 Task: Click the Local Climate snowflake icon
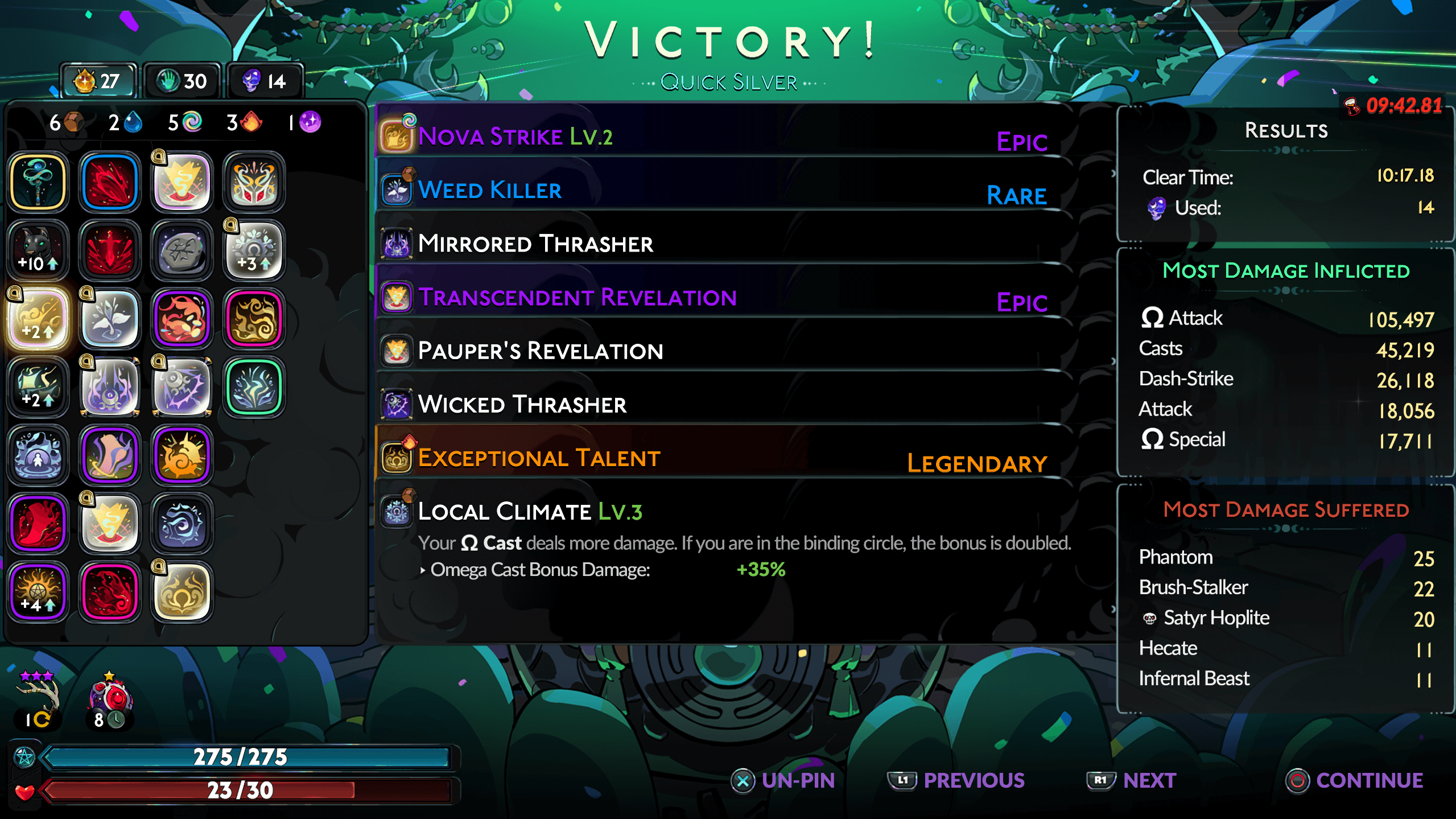click(x=397, y=511)
